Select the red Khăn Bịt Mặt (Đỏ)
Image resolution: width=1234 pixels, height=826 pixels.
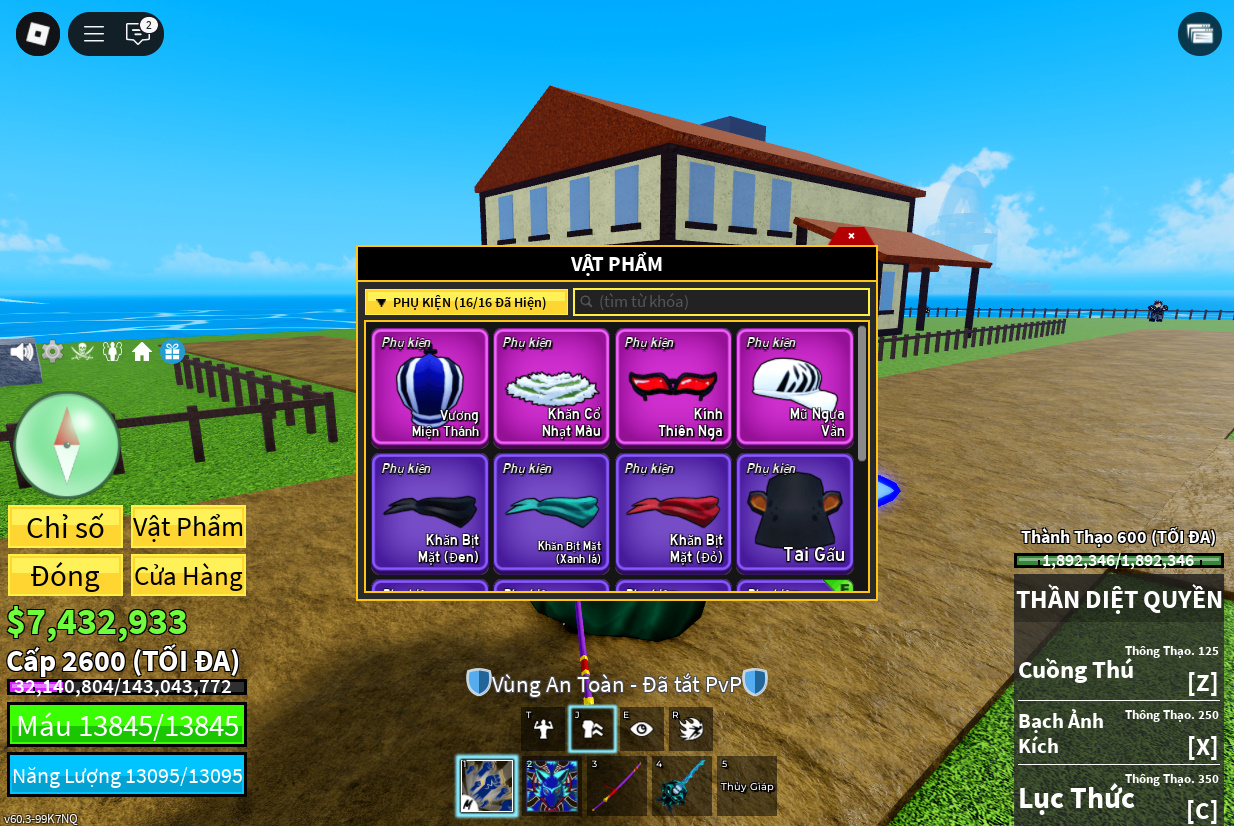(673, 512)
